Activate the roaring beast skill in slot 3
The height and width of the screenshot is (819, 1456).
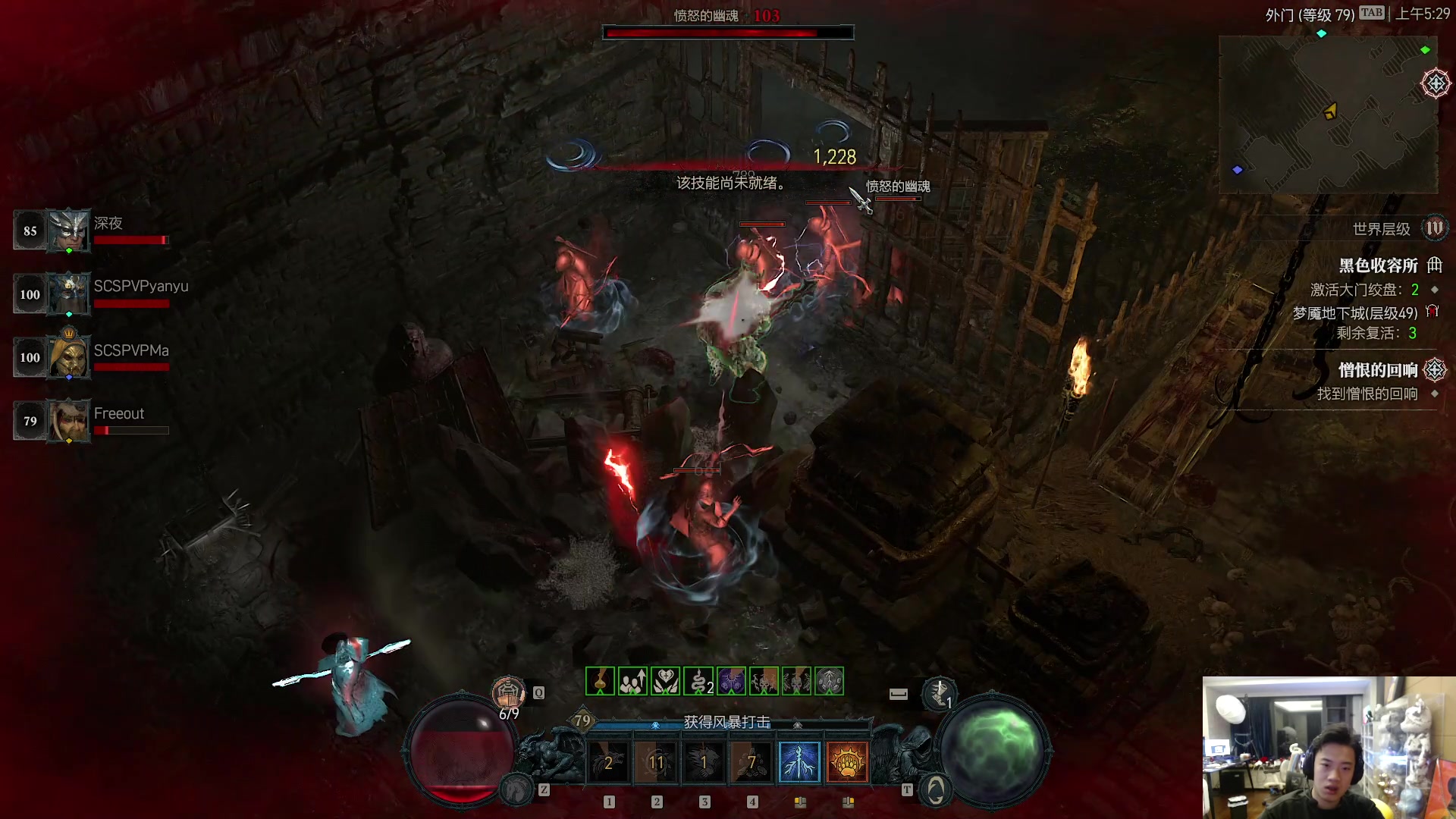(704, 762)
